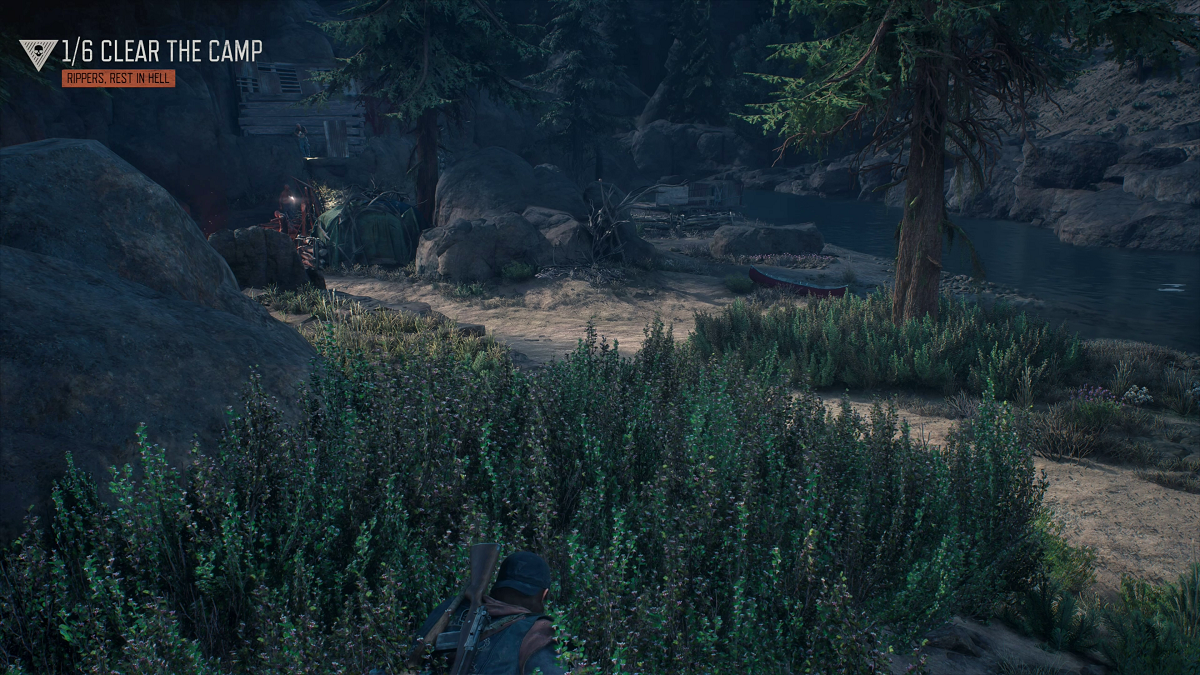
Task: Select the Clear the Camp objective
Action: point(162,52)
